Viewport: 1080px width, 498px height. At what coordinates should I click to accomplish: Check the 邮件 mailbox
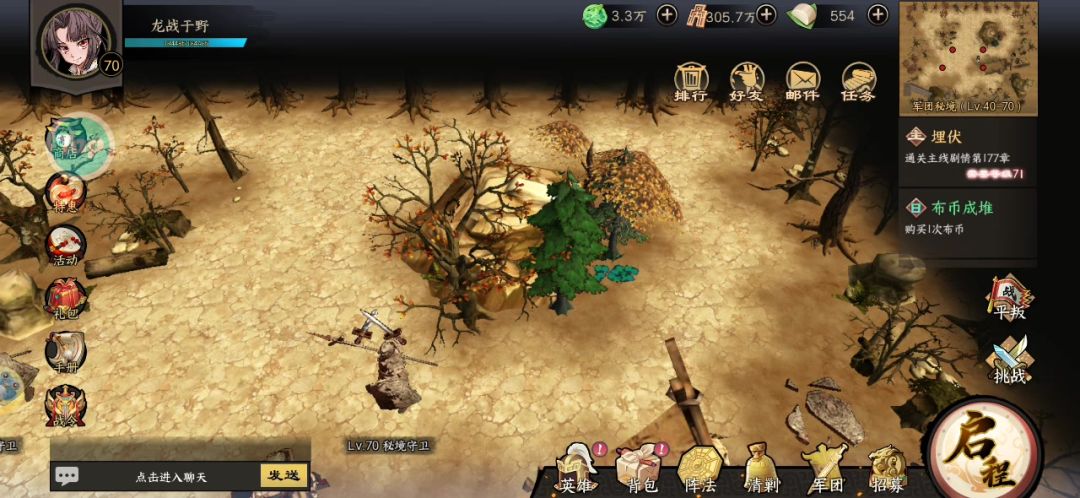point(802,82)
